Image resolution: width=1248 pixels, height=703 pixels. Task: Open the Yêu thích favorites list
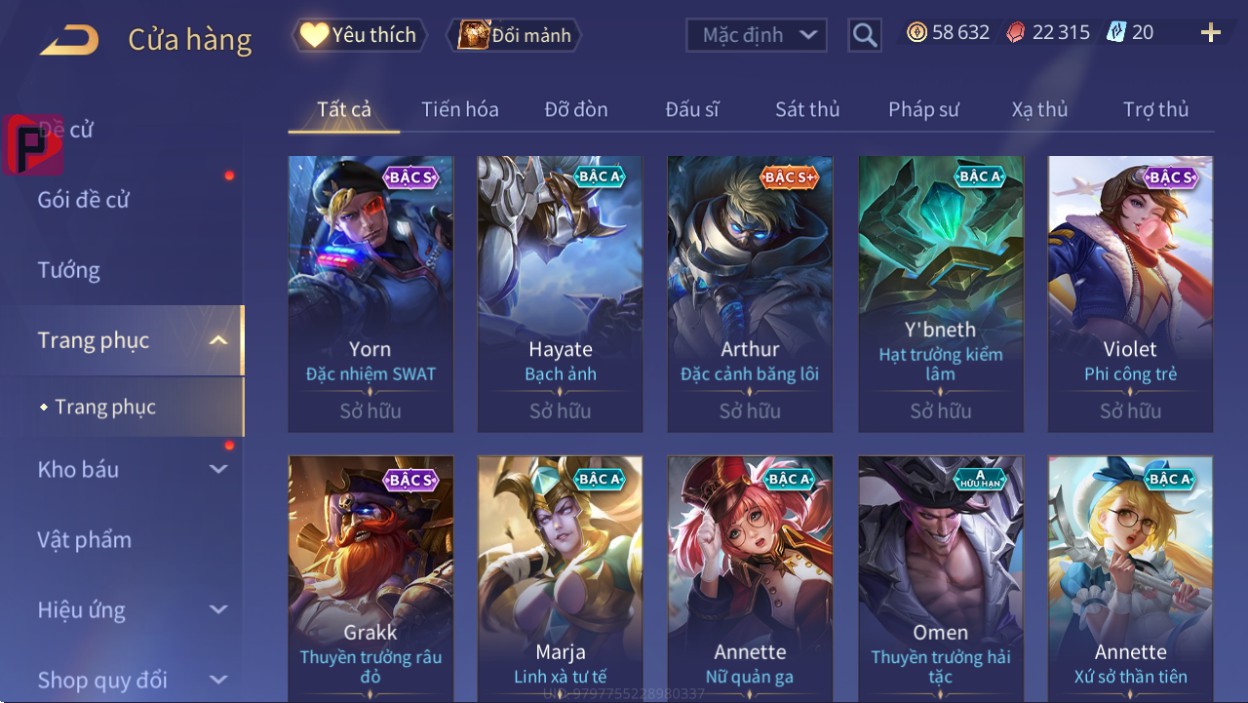359,35
